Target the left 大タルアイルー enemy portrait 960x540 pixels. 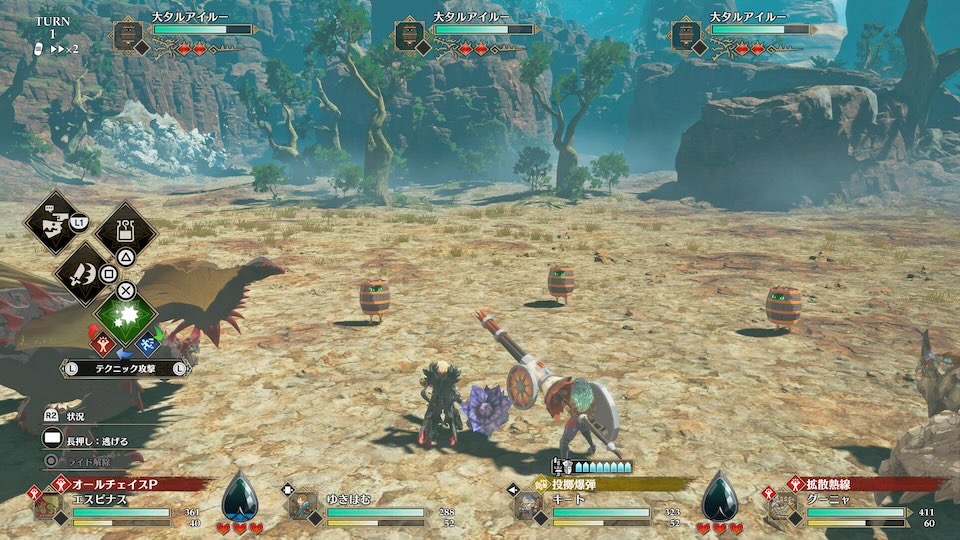127,35
